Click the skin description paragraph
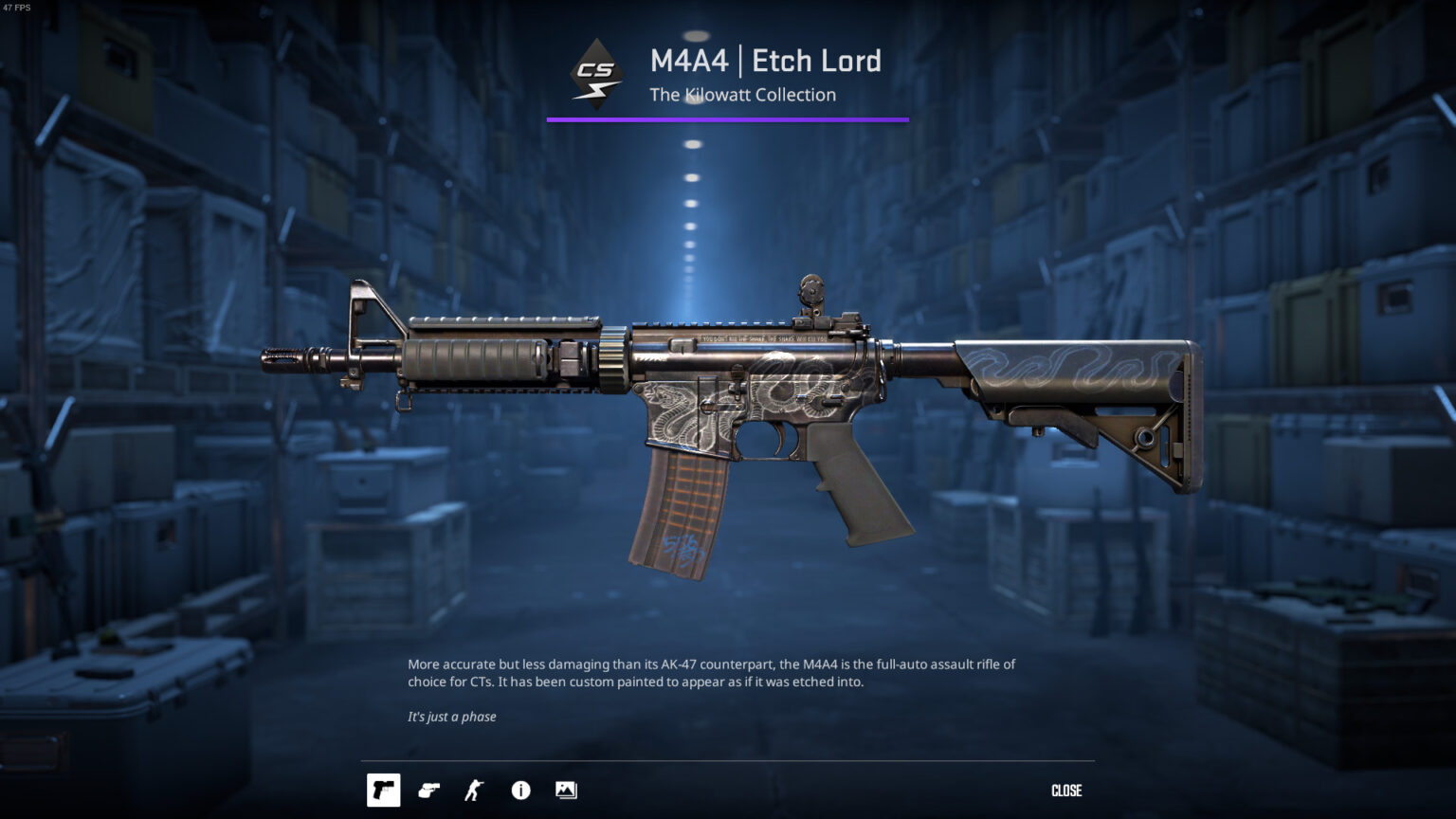This screenshot has width=1456, height=819. point(711,672)
